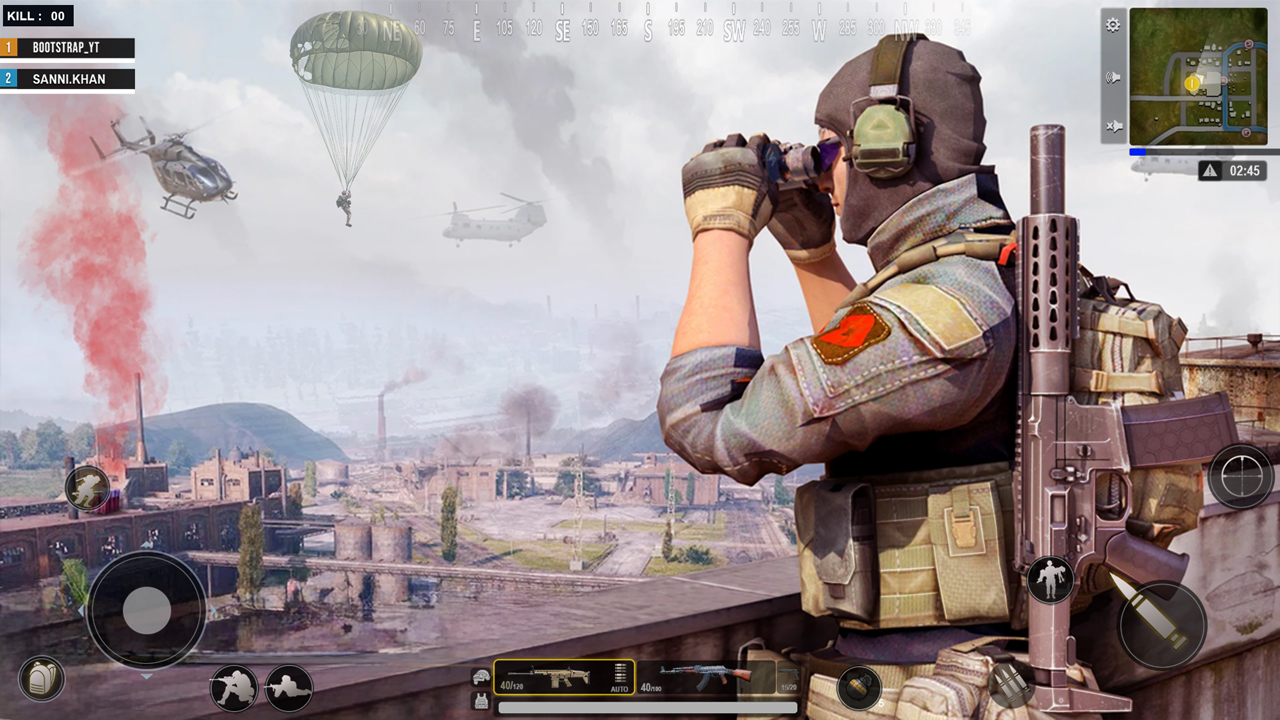Equip the pistol sidearm slot
The width and height of the screenshot is (1280, 720).
click(788, 677)
